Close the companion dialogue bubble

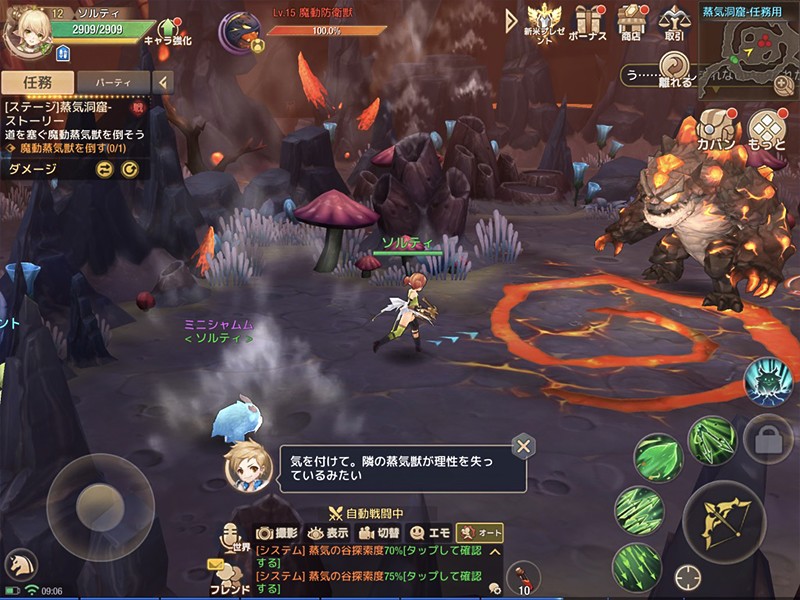[521, 447]
